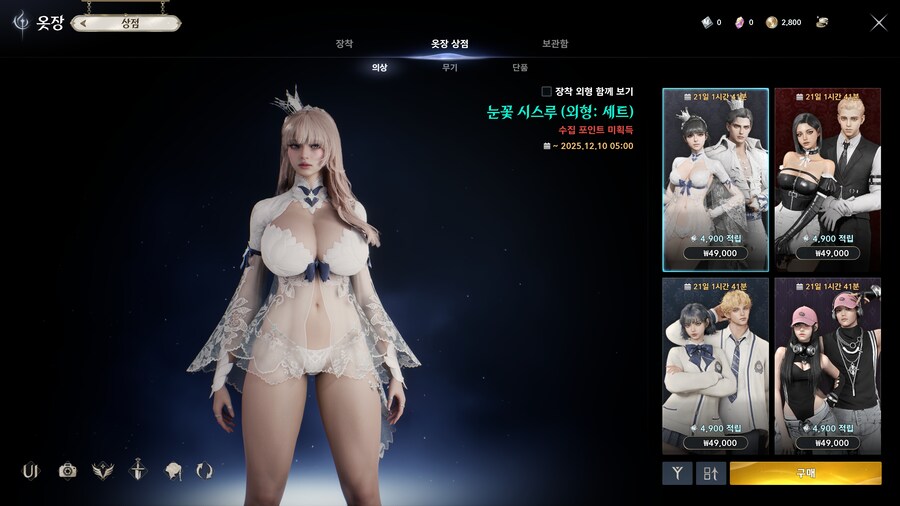Select the 의상 category
Screen dimensions: 900x506
(x=379, y=67)
